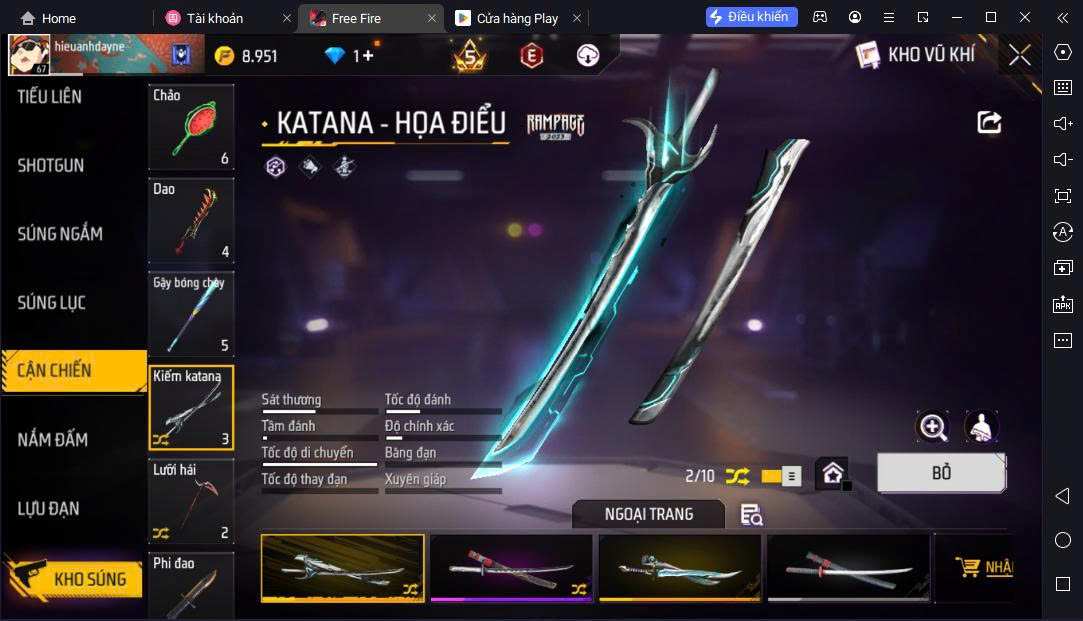Select the Chảo weapon slot
The height and width of the screenshot is (621, 1083).
tap(191, 127)
